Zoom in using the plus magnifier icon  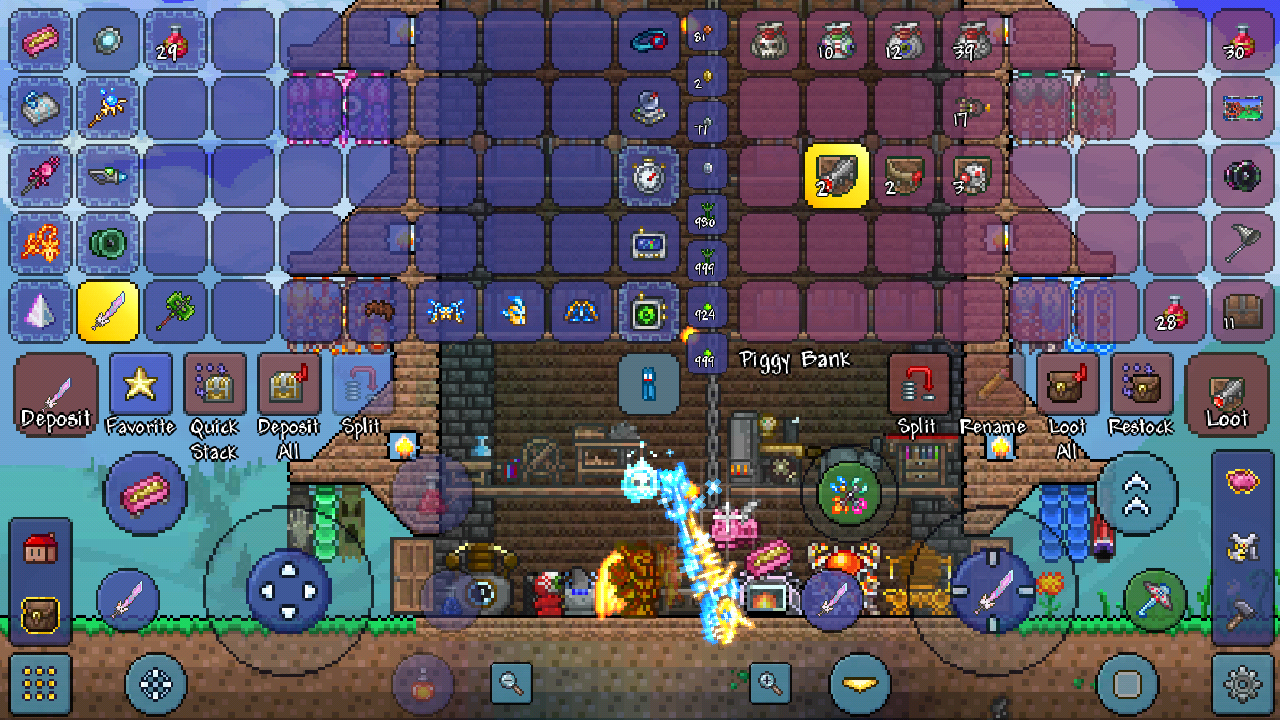pyautogui.click(x=770, y=683)
